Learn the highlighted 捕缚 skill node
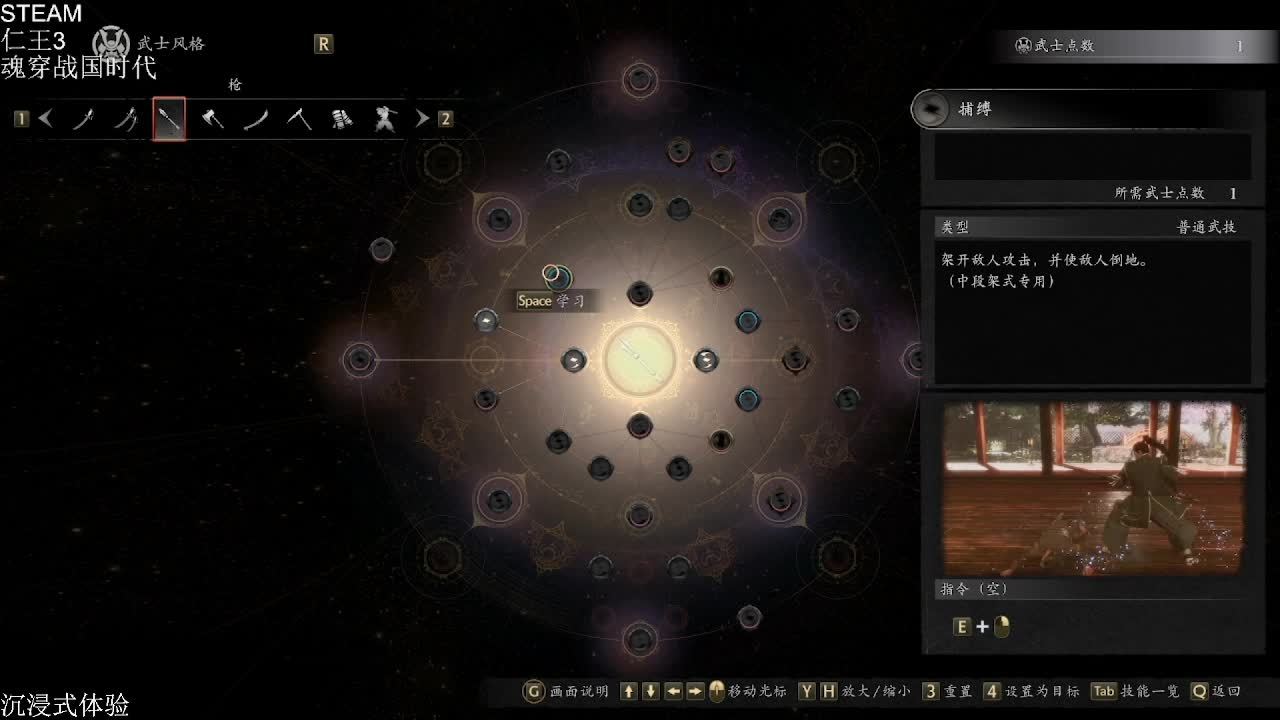 click(557, 275)
